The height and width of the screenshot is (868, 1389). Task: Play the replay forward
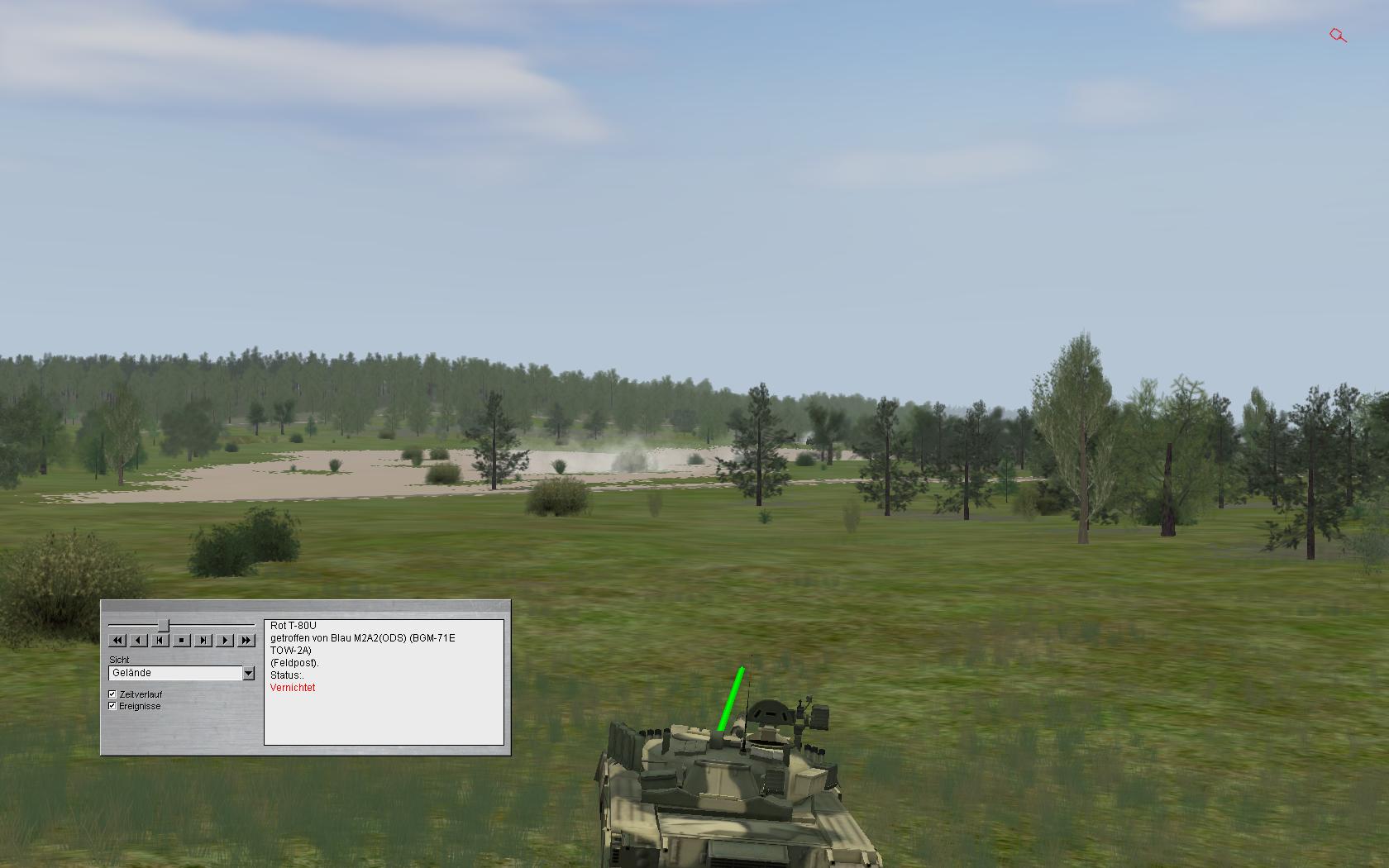point(225,640)
